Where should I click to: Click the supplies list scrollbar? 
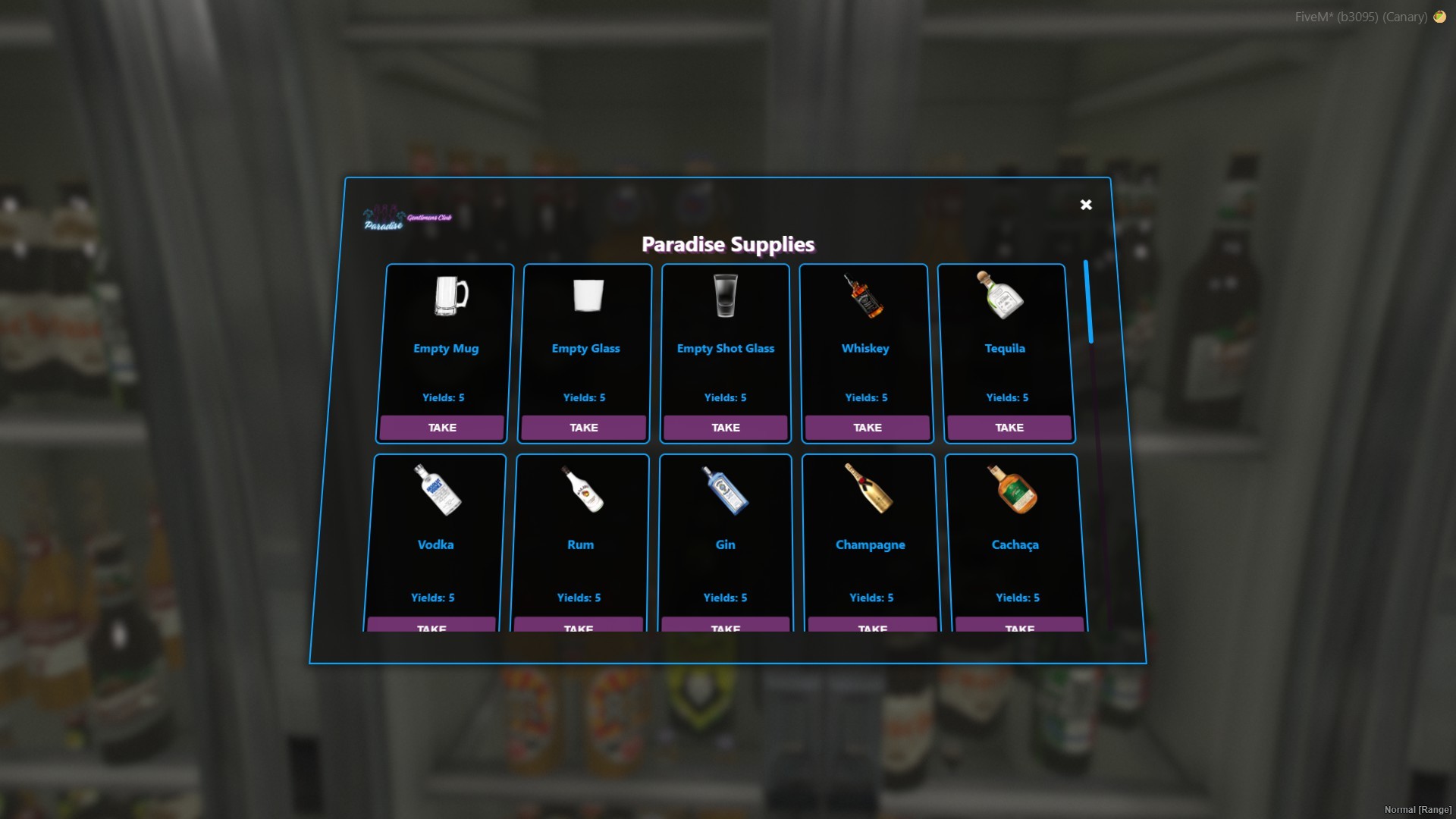pyautogui.click(x=1088, y=302)
